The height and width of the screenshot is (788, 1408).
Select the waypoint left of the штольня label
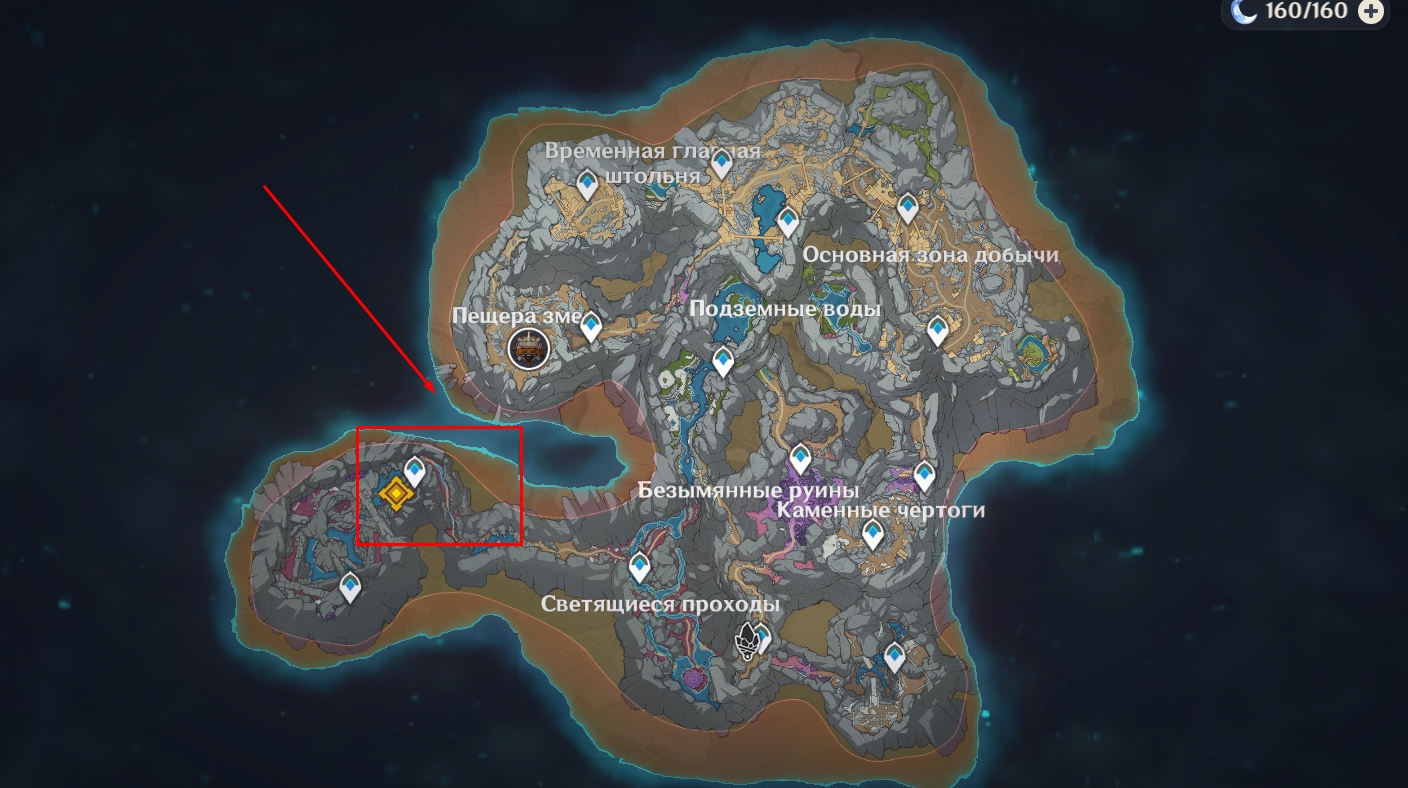point(588,183)
